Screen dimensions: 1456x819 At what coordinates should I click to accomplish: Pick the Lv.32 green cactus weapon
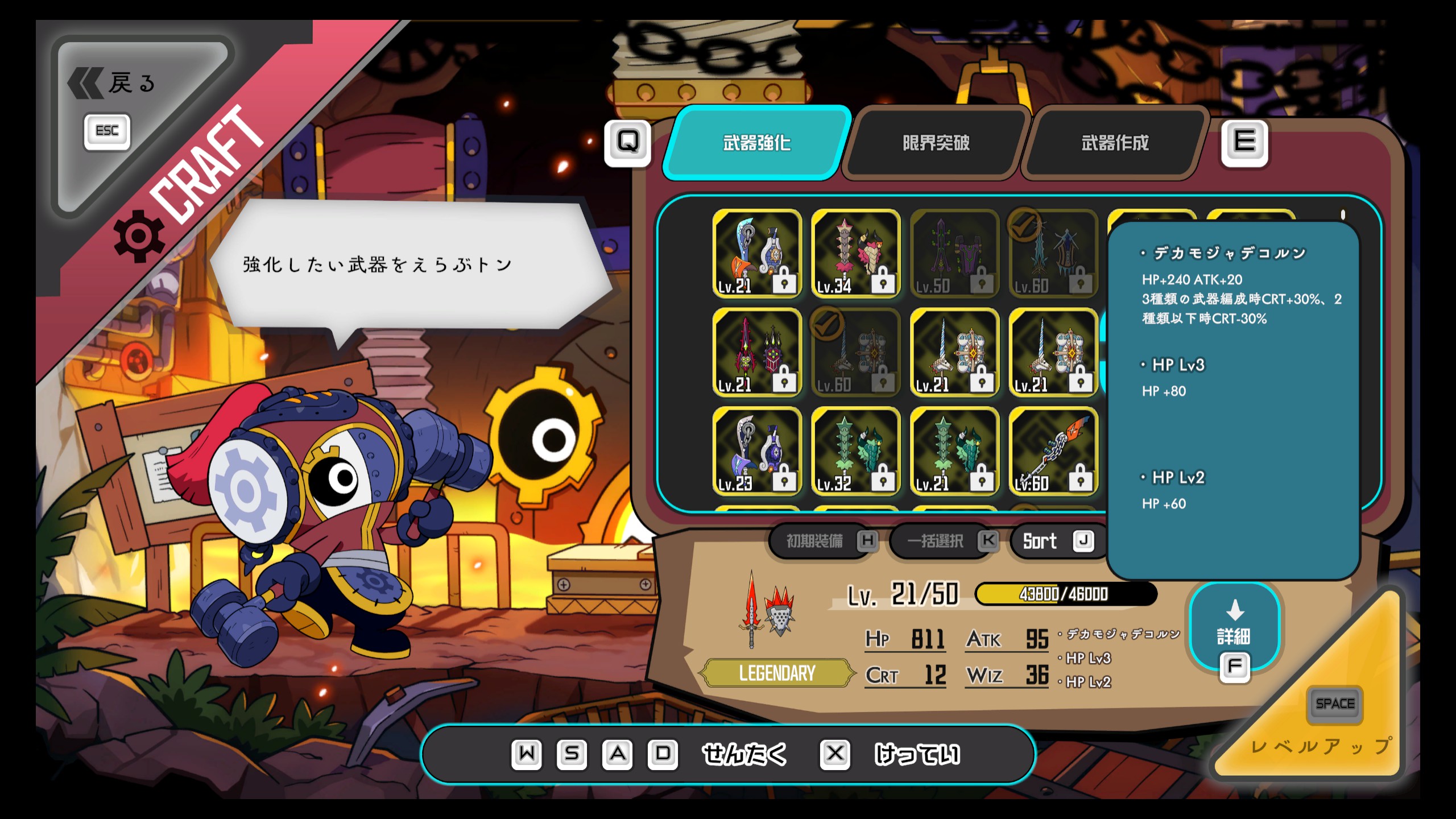pos(855,450)
